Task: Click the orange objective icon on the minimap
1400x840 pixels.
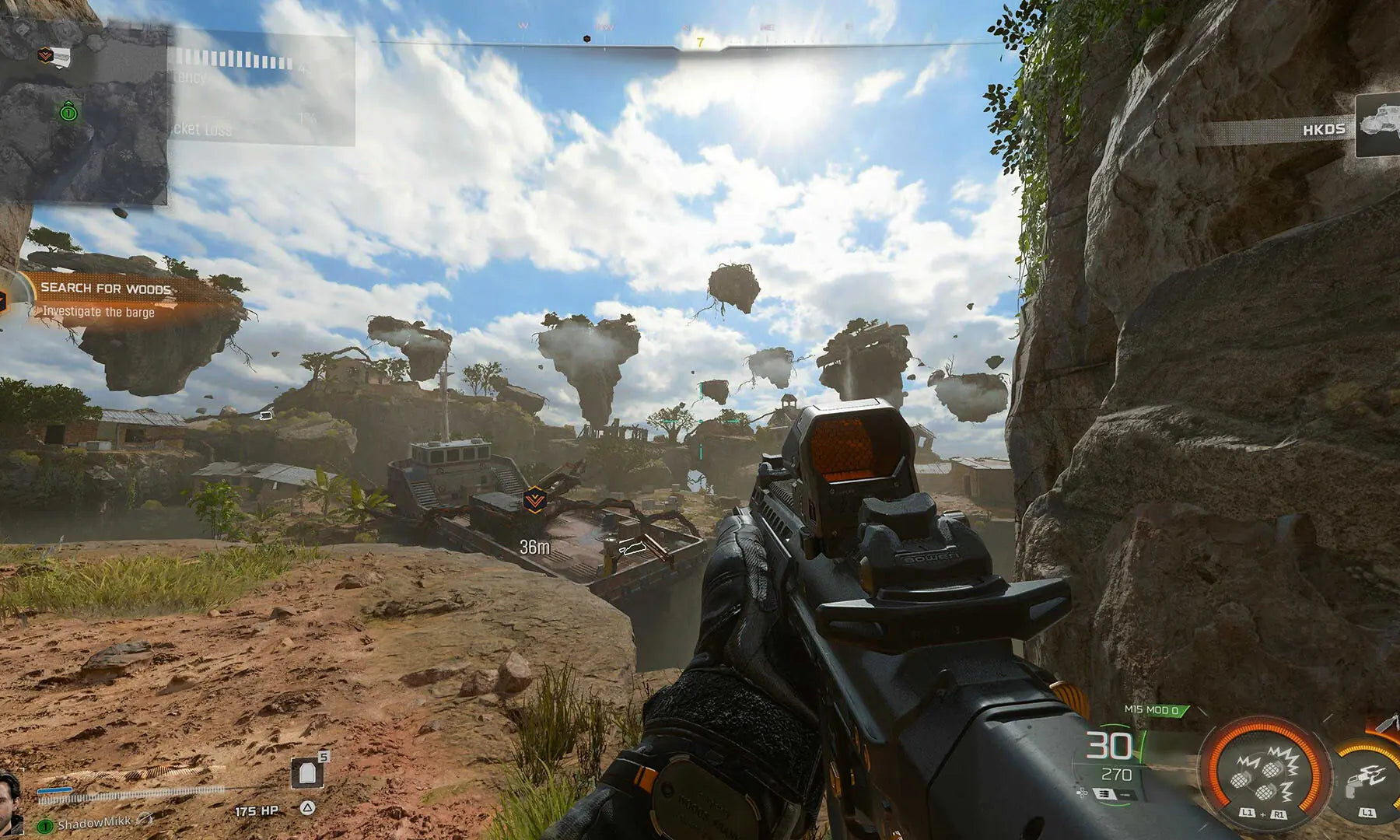Action: [54, 55]
